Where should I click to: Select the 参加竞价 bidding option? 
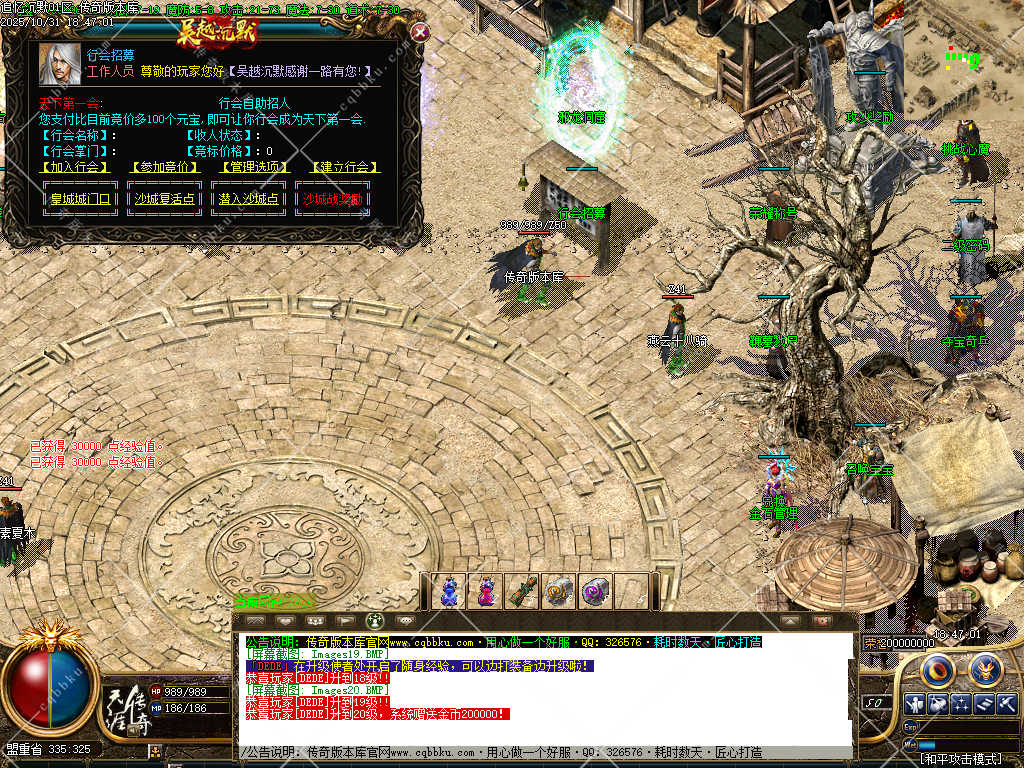click(163, 167)
